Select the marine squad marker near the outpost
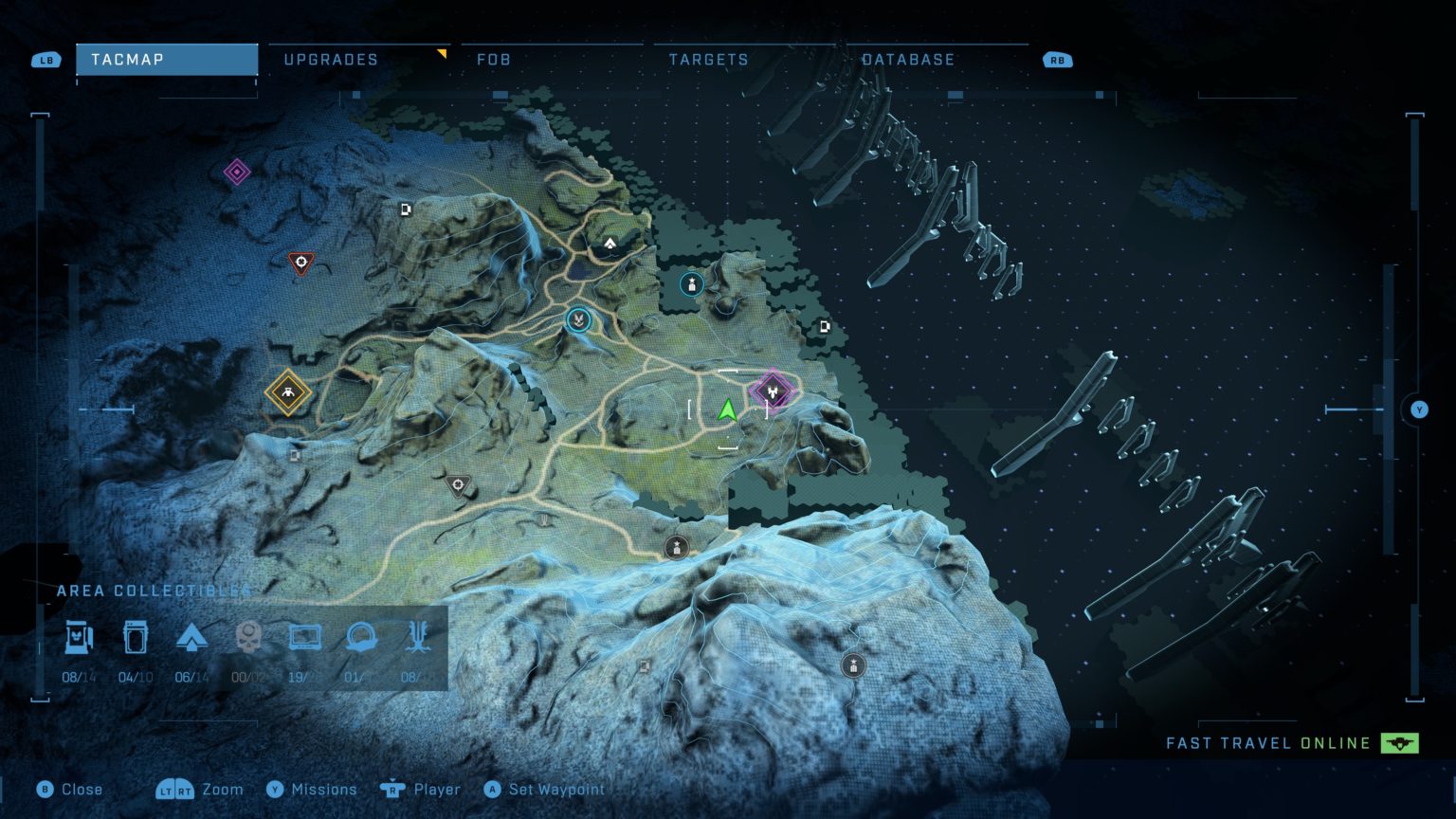Screen dimensions: 1456x819 pyautogui.click(x=692, y=284)
